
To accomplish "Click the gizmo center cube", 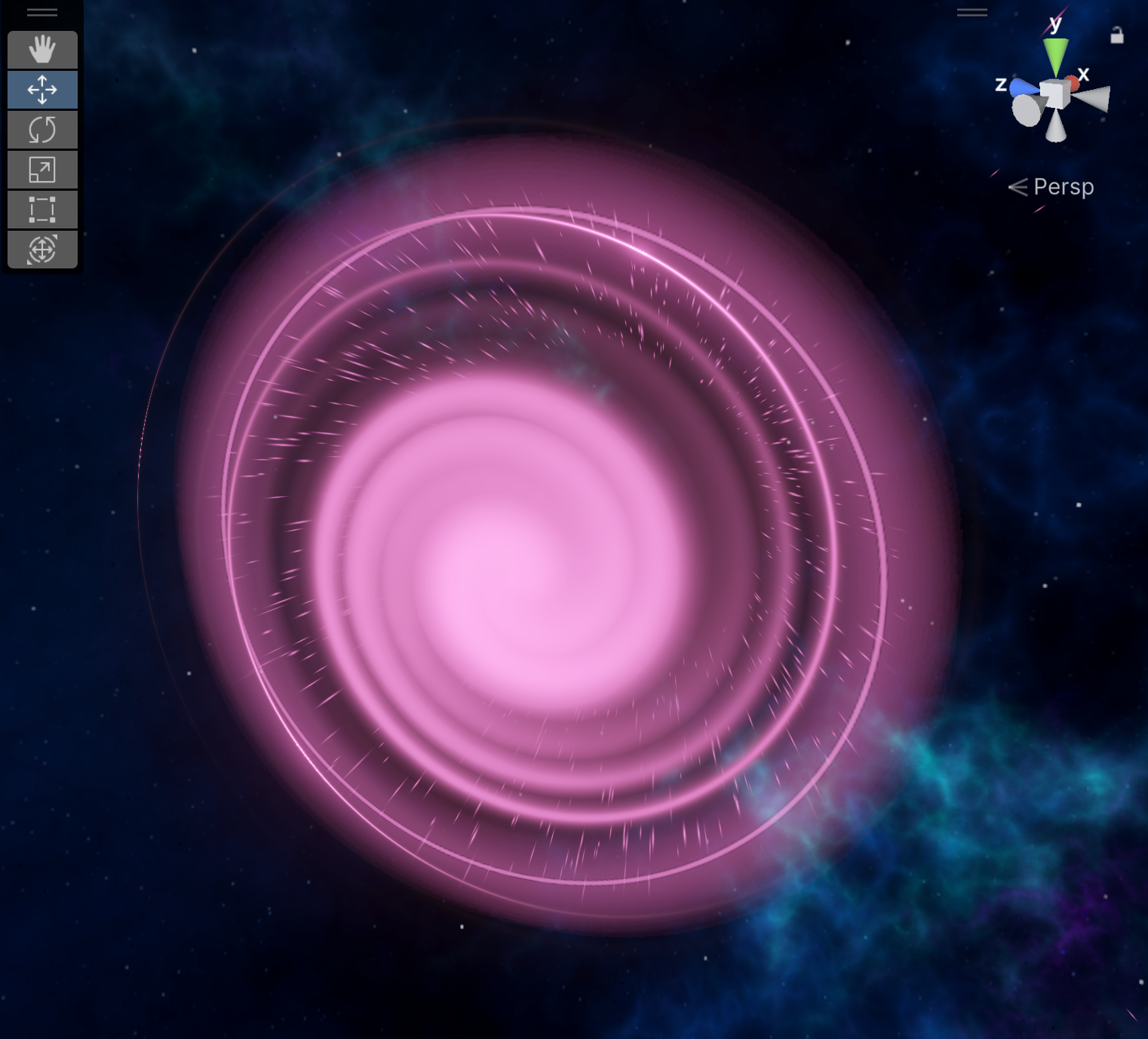I will coord(1054,94).
